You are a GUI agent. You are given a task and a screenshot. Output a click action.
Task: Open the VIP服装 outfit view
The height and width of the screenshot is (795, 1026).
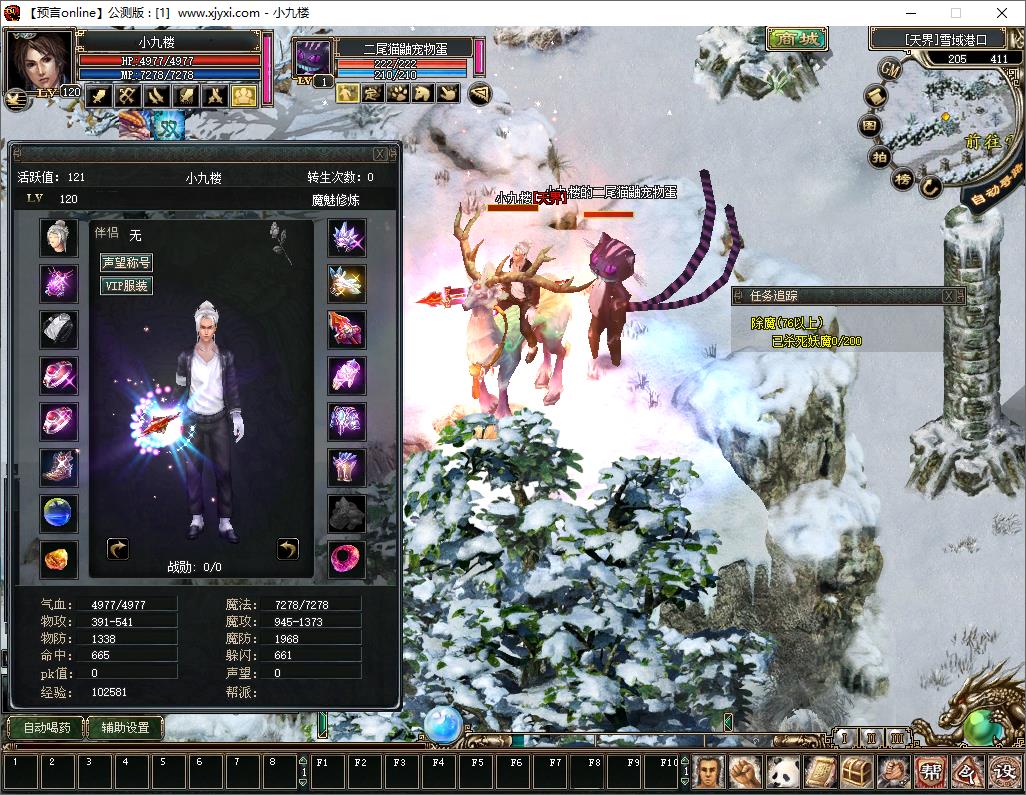pos(126,286)
